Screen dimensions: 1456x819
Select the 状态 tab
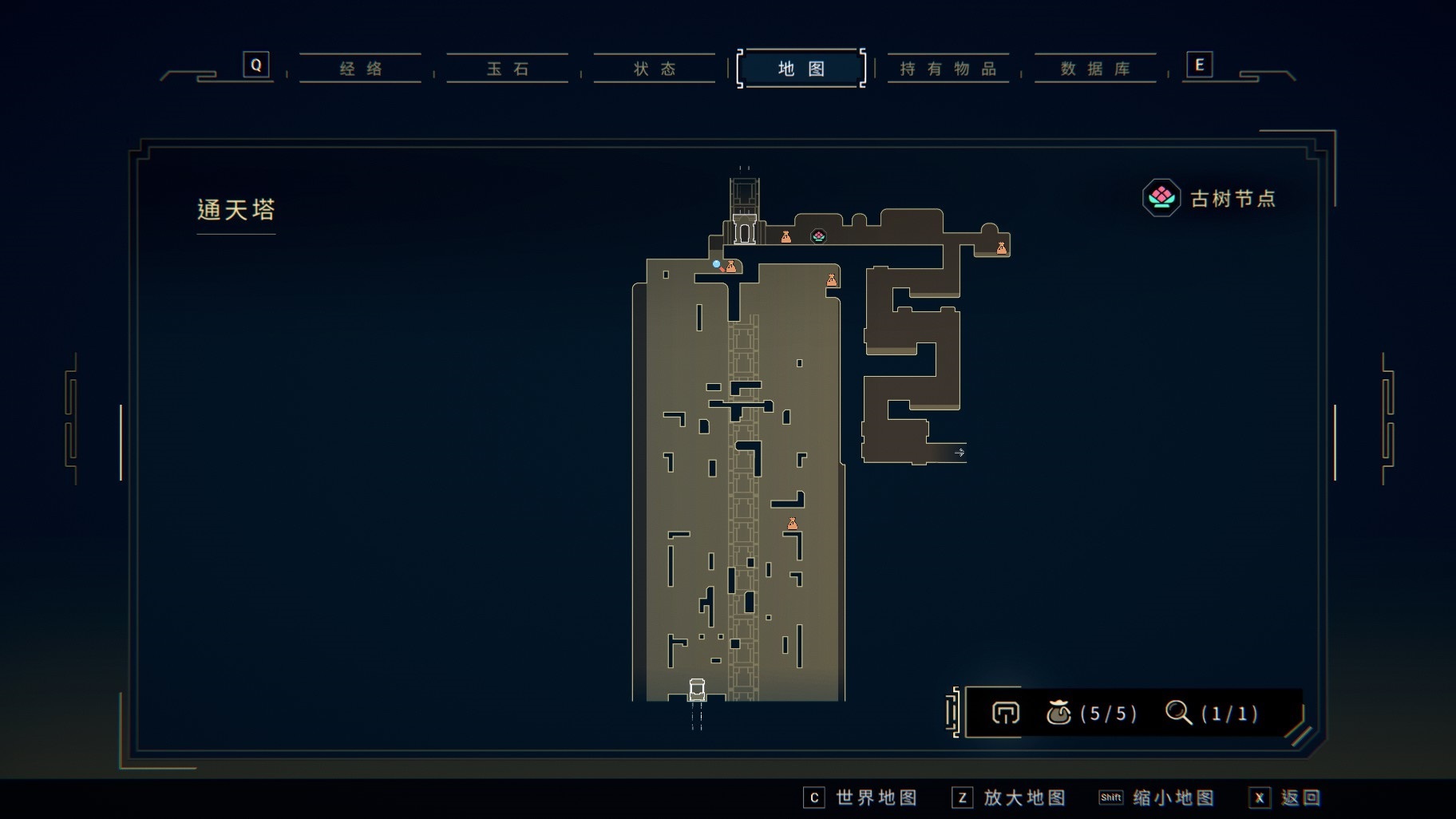click(655, 69)
